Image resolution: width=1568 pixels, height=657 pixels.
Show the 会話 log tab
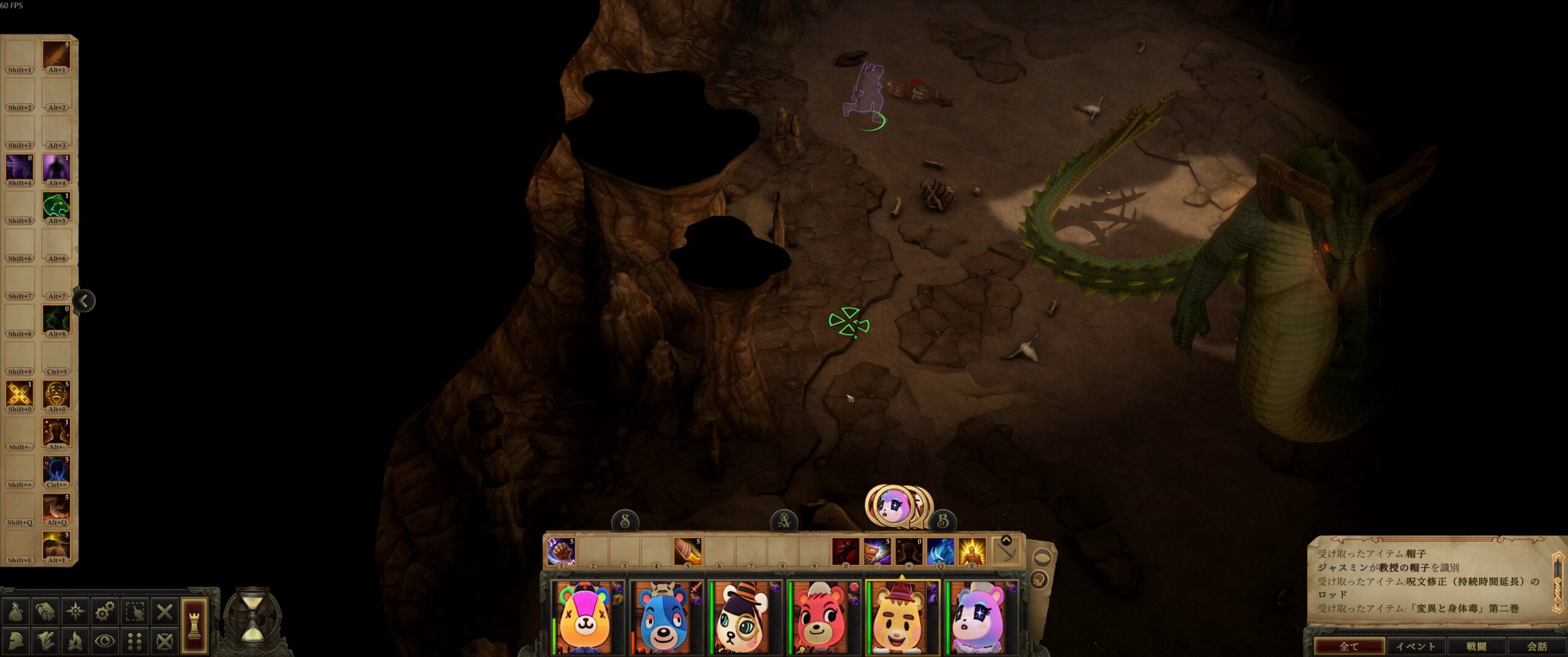point(1536,647)
